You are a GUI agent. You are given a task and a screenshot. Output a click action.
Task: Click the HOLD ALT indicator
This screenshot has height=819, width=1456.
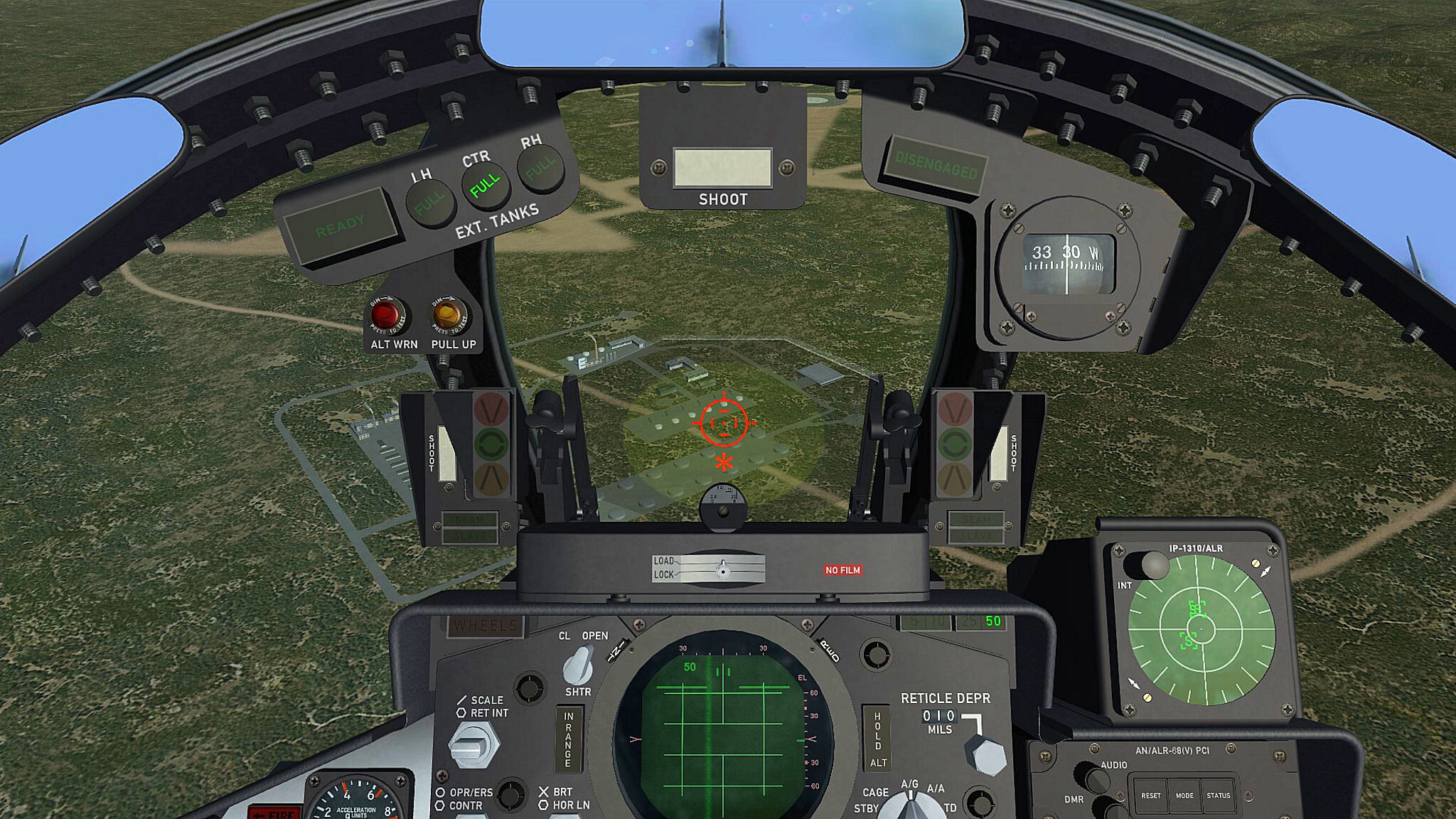click(877, 739)
